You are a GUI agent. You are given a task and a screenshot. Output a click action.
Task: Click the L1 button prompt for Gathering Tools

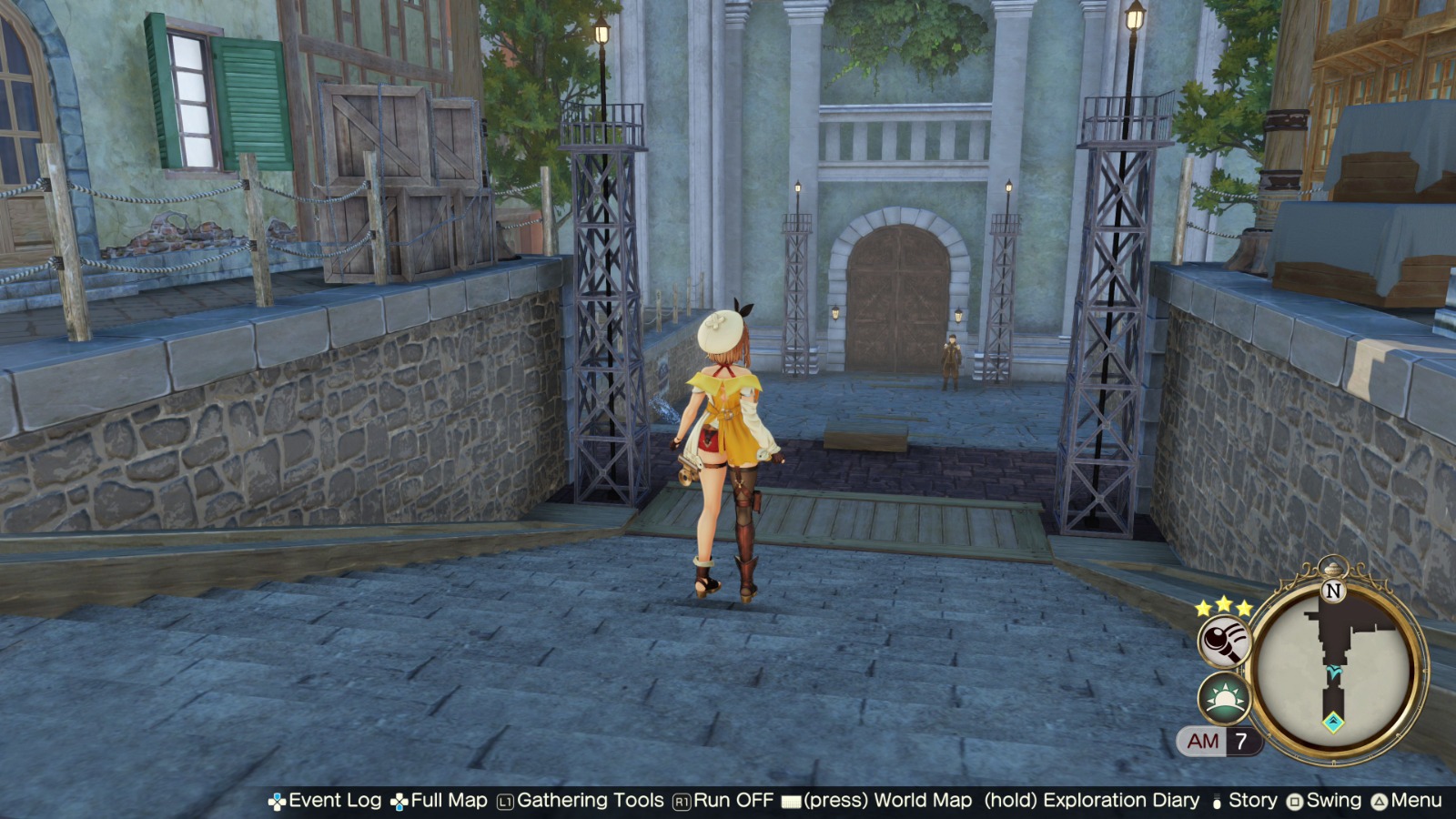(504, 801)
